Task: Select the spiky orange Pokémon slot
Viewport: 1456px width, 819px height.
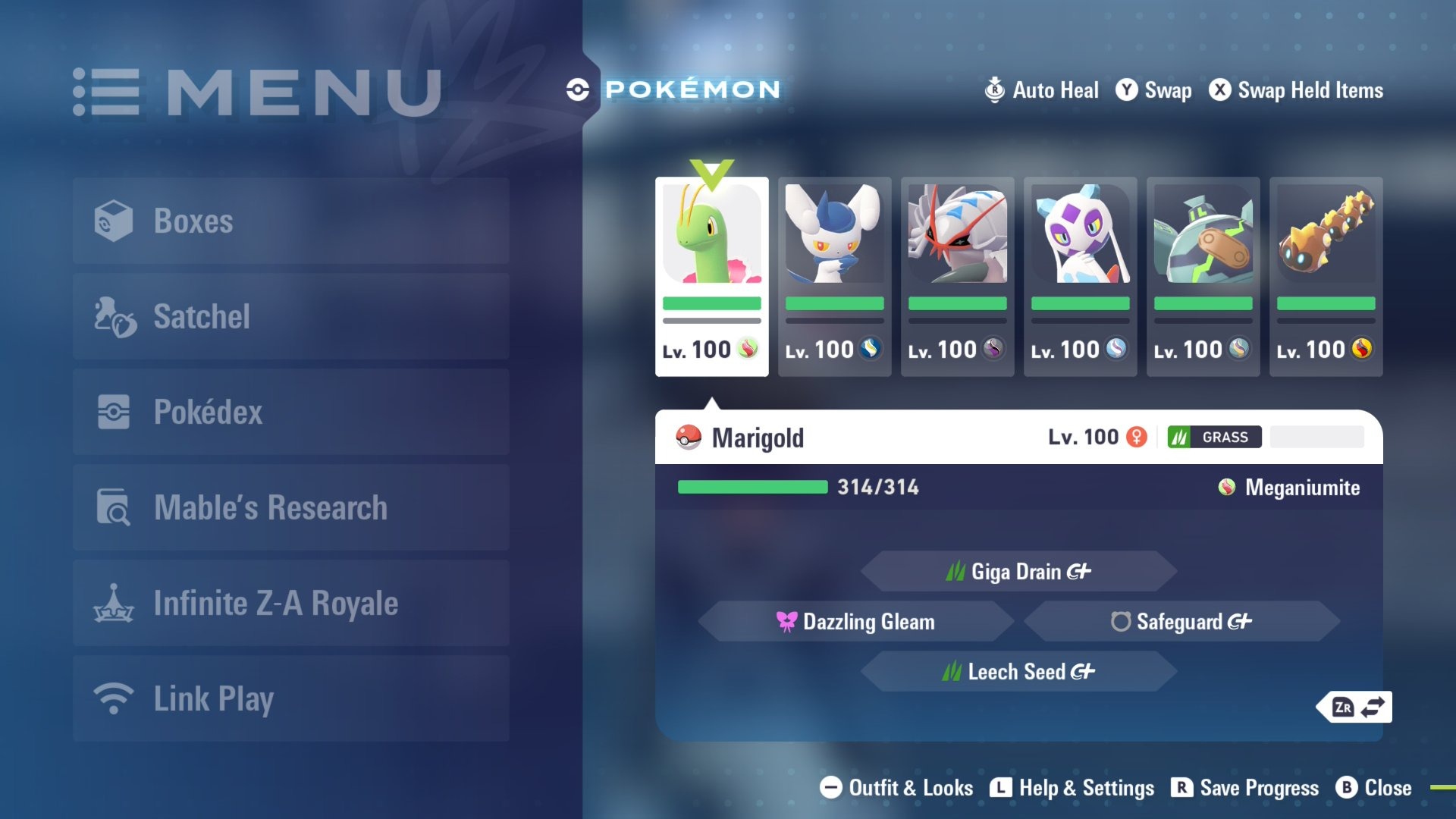Action: tap(1326, 276)
